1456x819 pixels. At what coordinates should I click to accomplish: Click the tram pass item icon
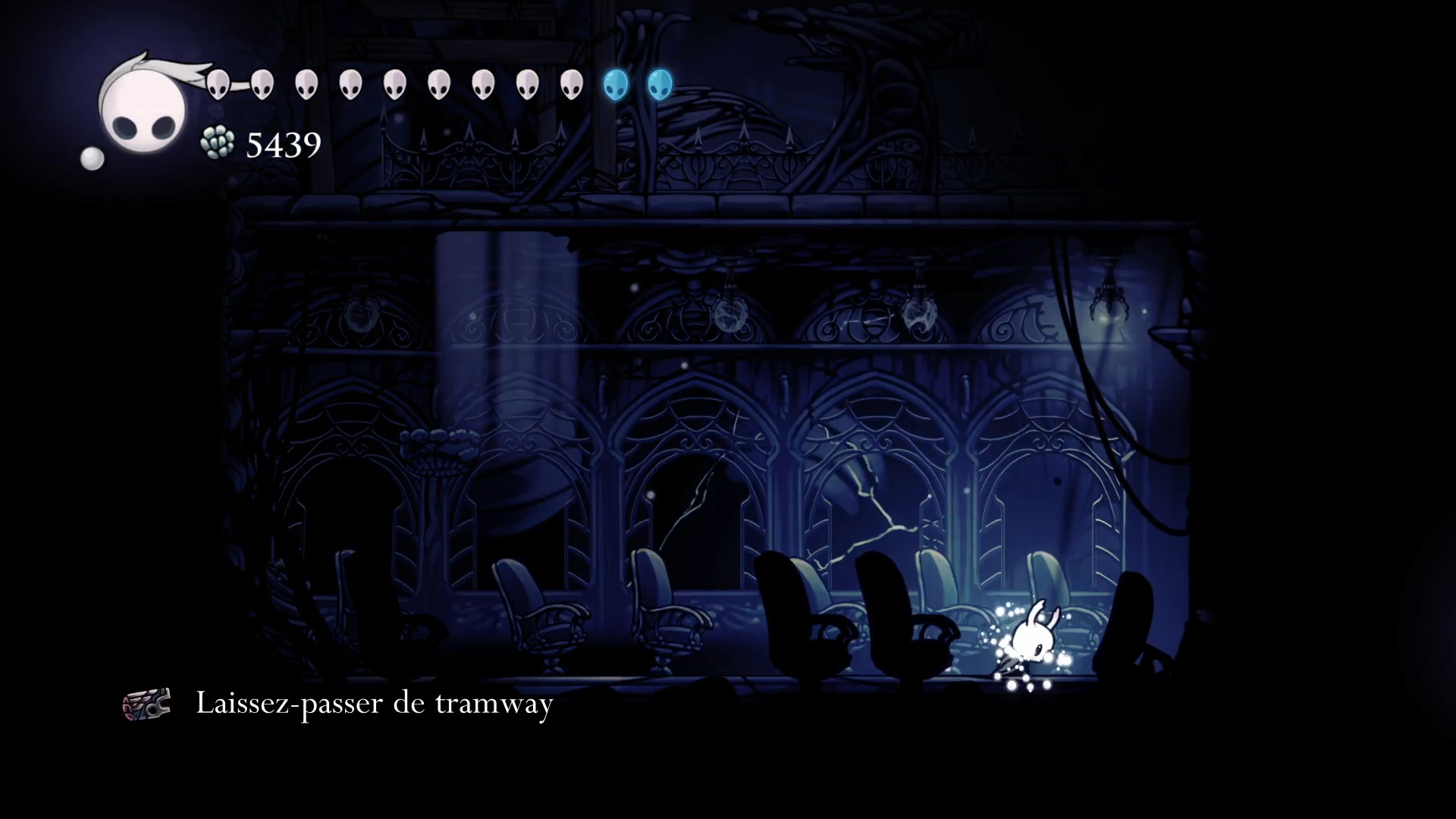[146, 704]
